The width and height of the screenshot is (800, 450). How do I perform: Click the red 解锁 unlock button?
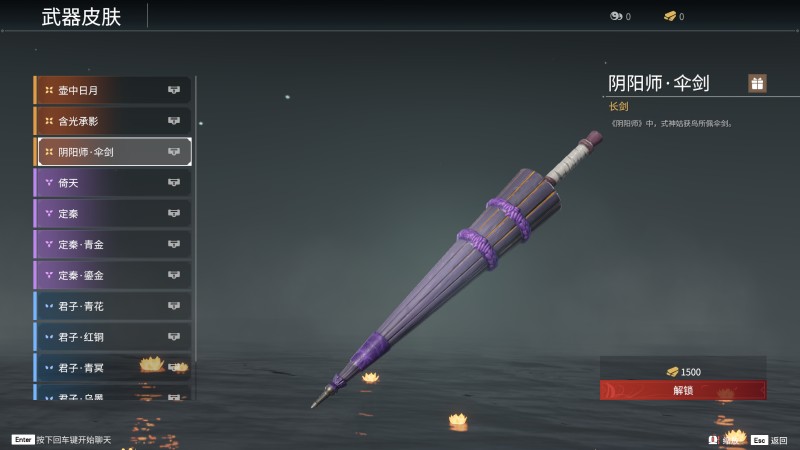pos(683,390)
